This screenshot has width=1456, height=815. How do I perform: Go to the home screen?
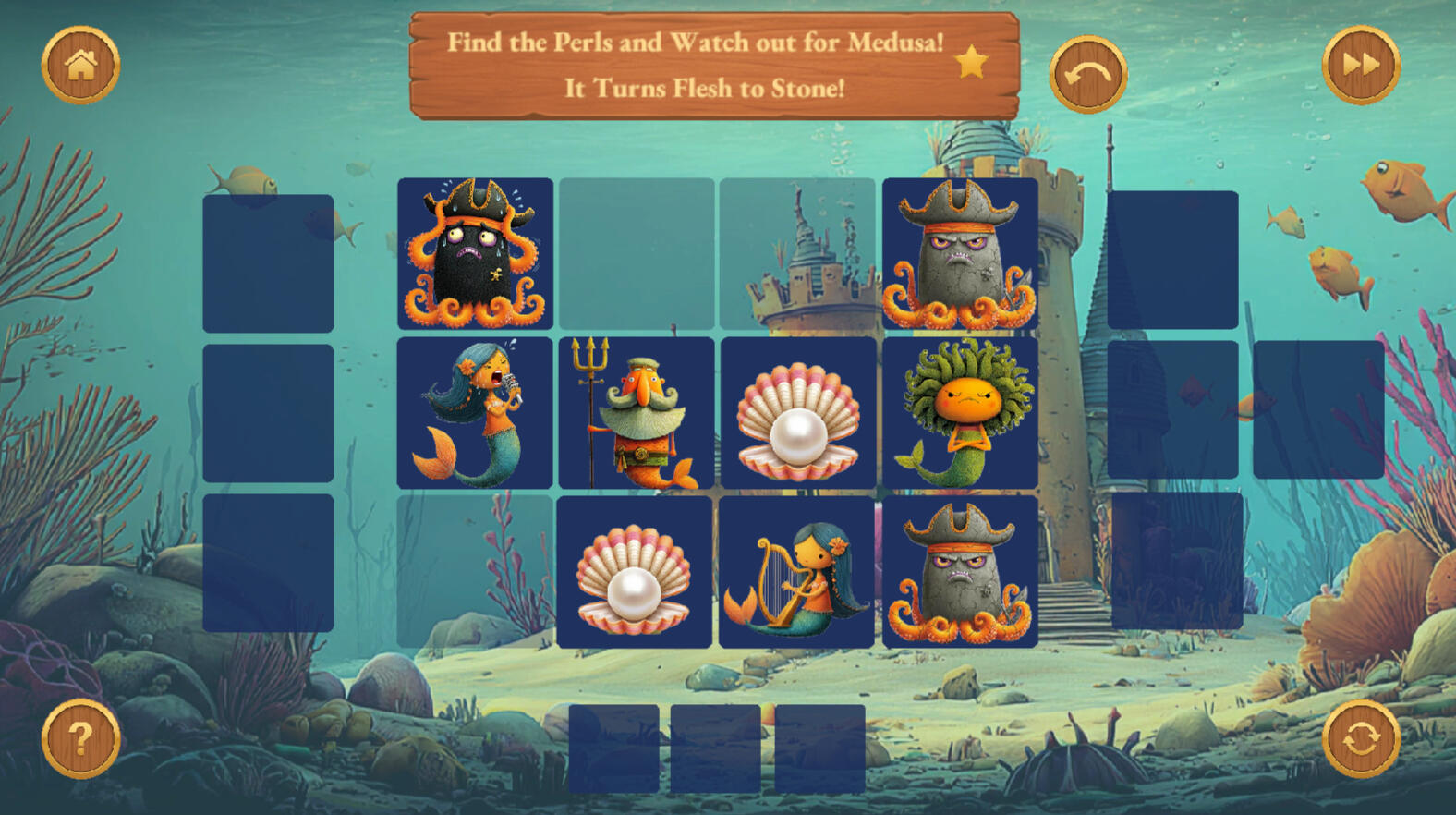pyautogui.click(x=80, y=65)
